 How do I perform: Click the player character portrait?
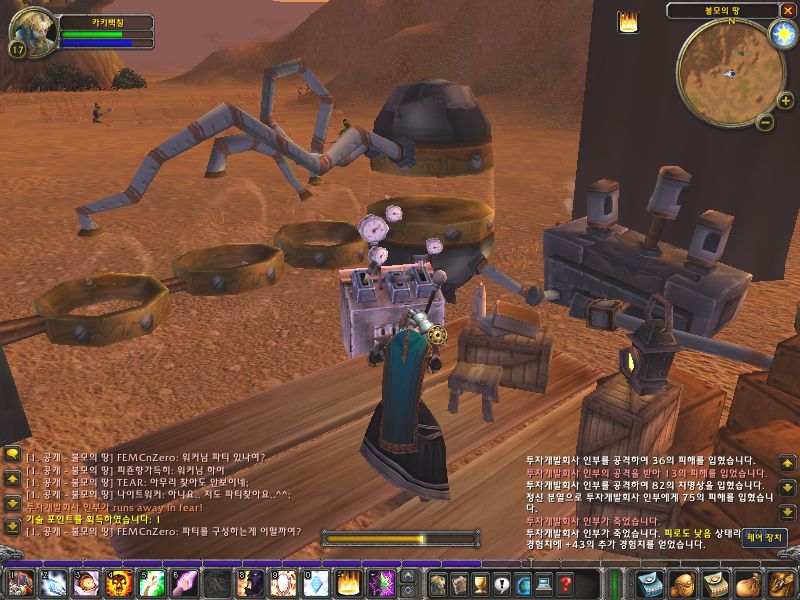coord(28,30)
